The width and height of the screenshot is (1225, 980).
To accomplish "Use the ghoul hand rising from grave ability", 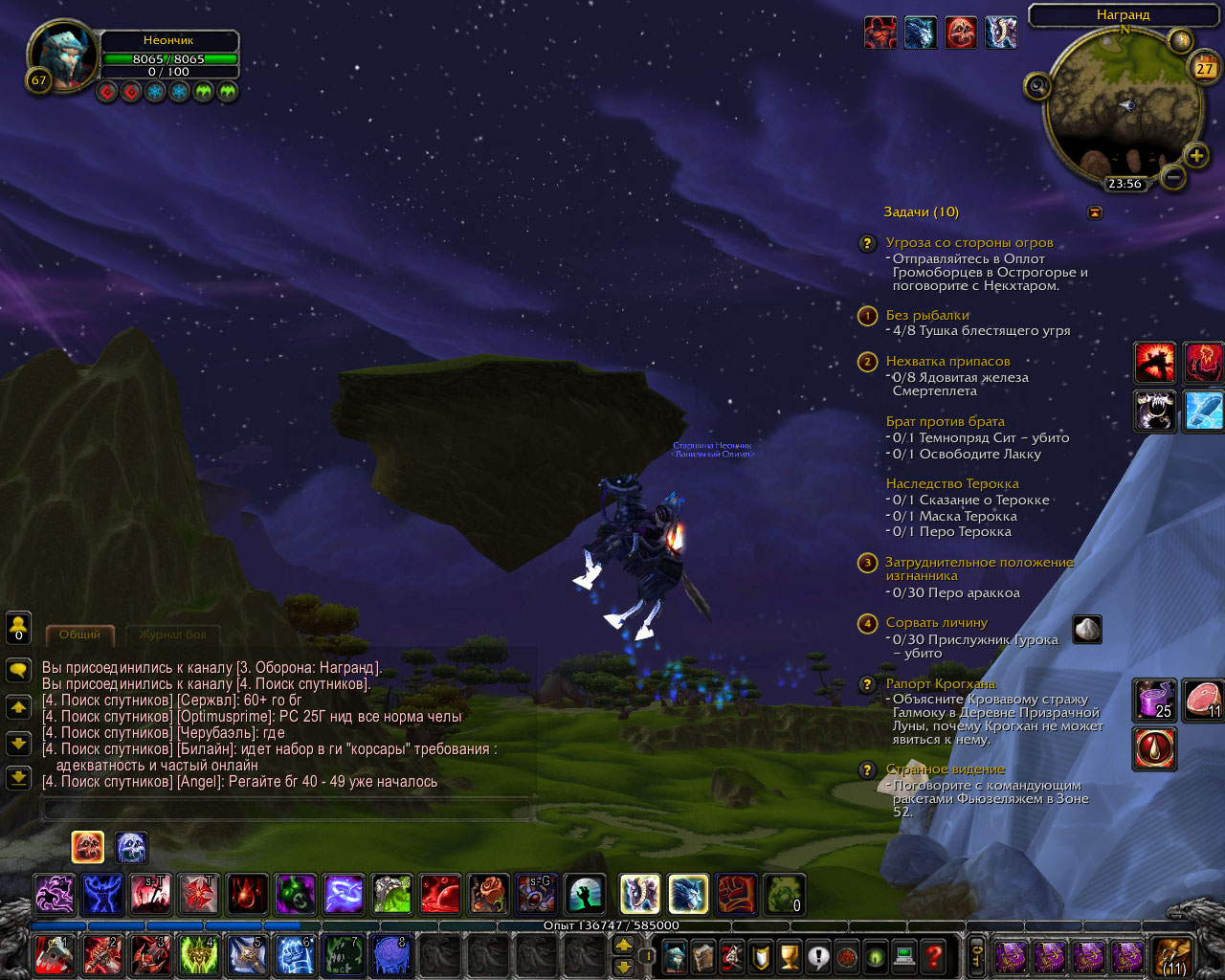I will click(584, 895).
